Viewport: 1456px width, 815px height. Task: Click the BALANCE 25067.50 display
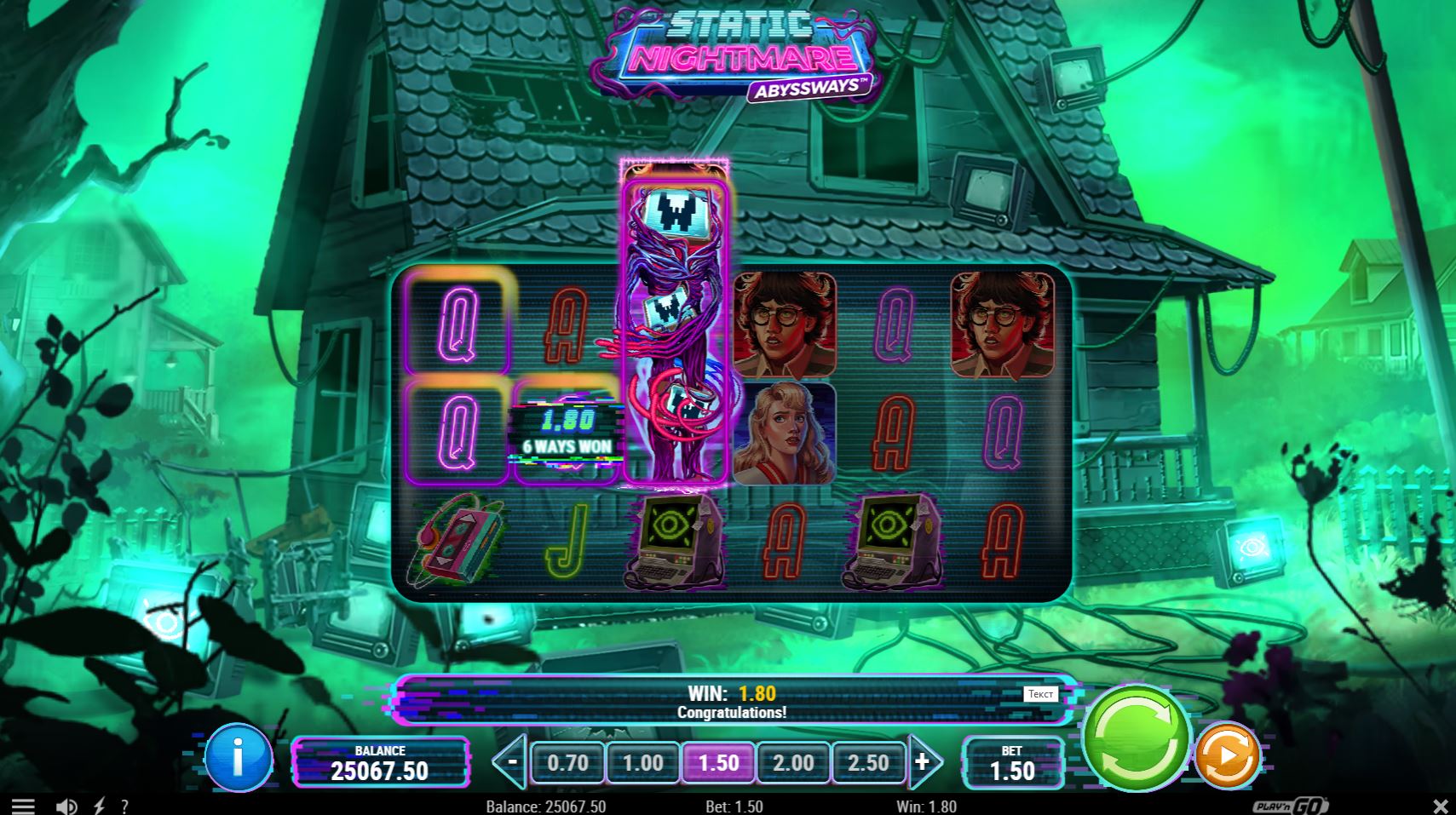click(383, 760)
